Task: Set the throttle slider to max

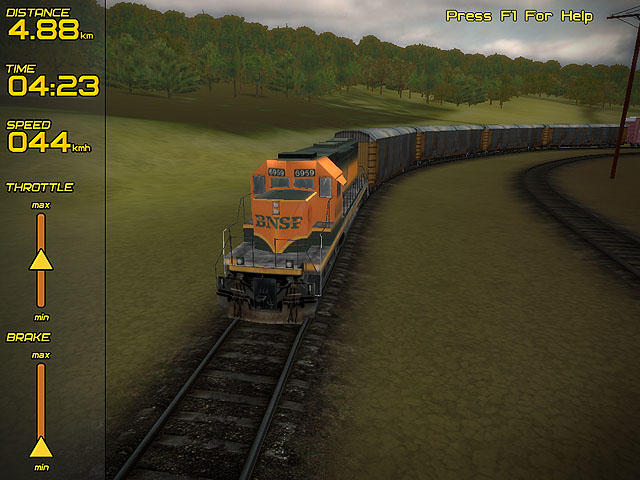Action: pyautogui.click(x=41, y=215)
